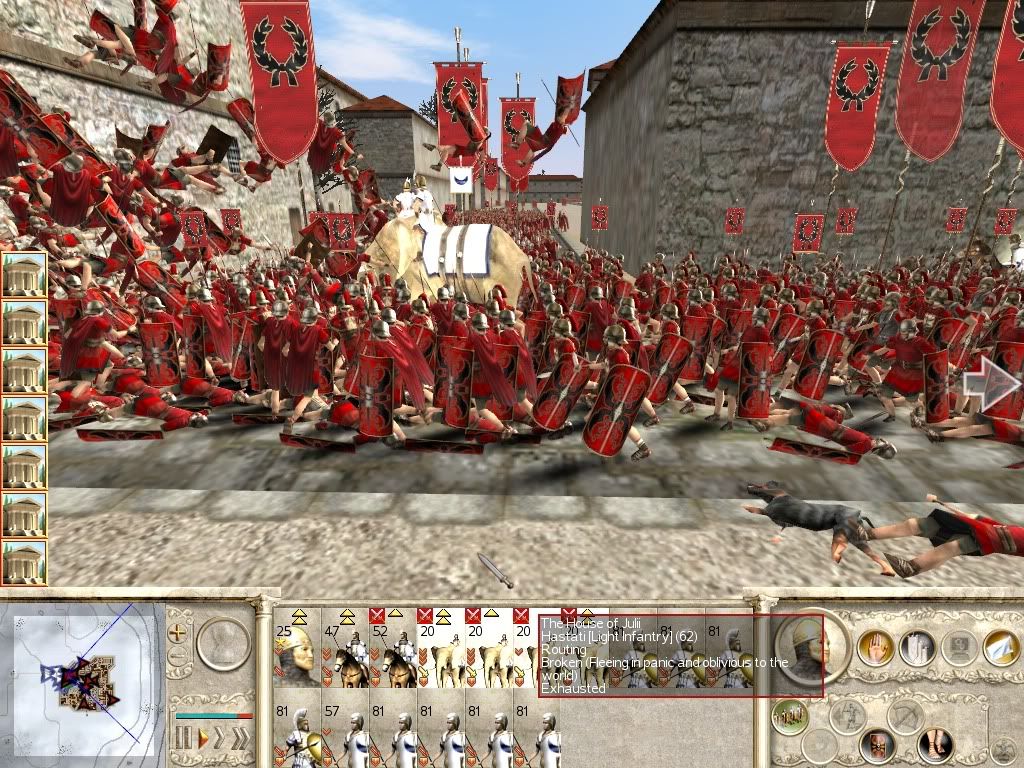Screen dimensions: 1024x768
Task: Select the general's unit card showing 25
Action: pyautogui.click(x=297, y=648)
